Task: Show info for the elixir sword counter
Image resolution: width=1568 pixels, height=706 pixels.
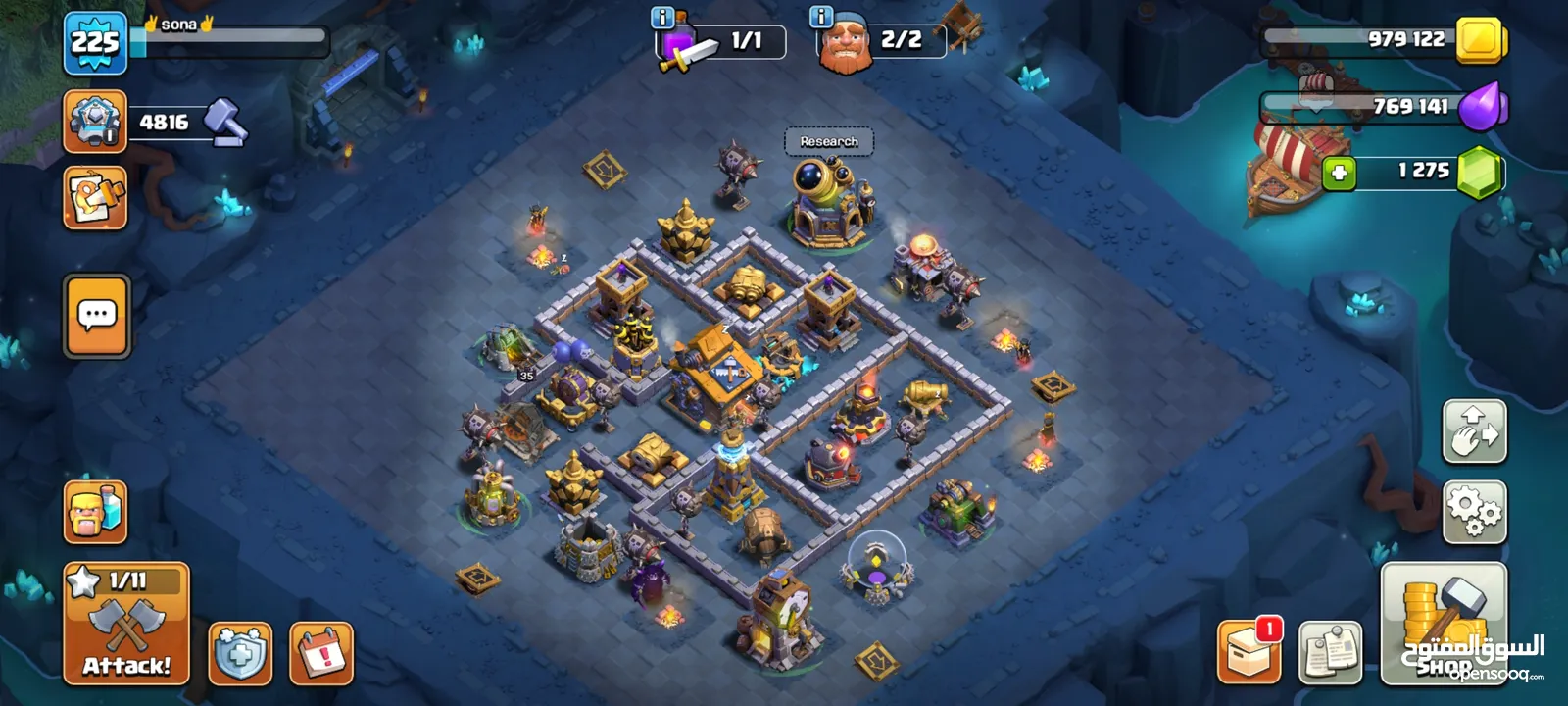Action: (x=662, y=18)
